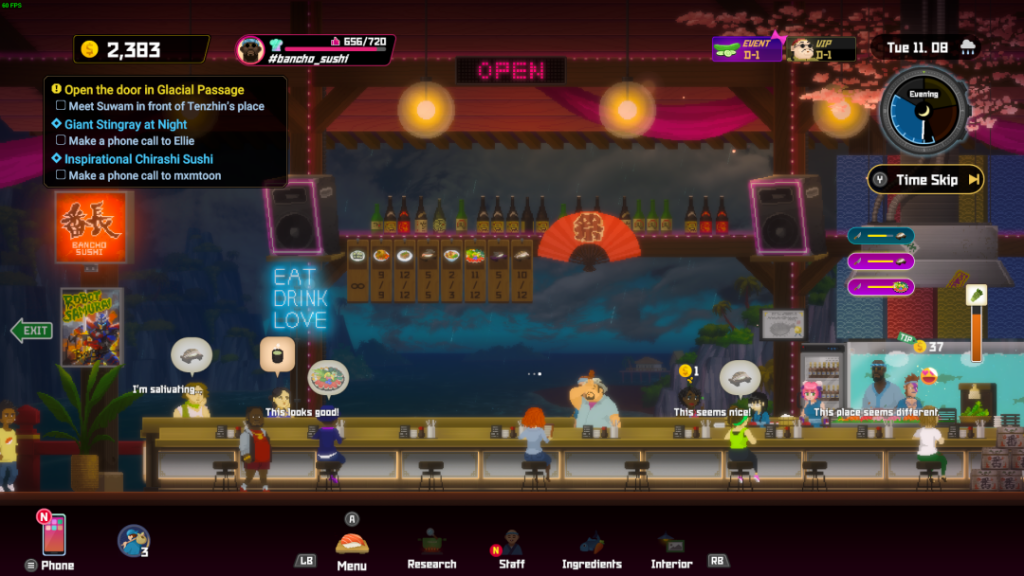The height and width of the screenshot is (576, 1024).
Task: Click the staff portrait icon with number 3
Action: click(133, 540)
